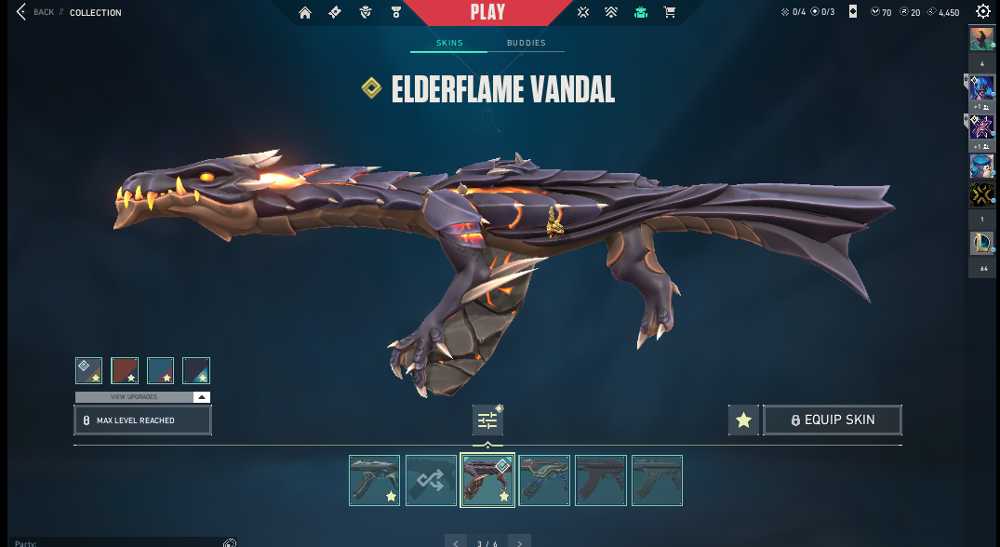
Task: Start matchmaking with the PLAY button
Action: 487,13
